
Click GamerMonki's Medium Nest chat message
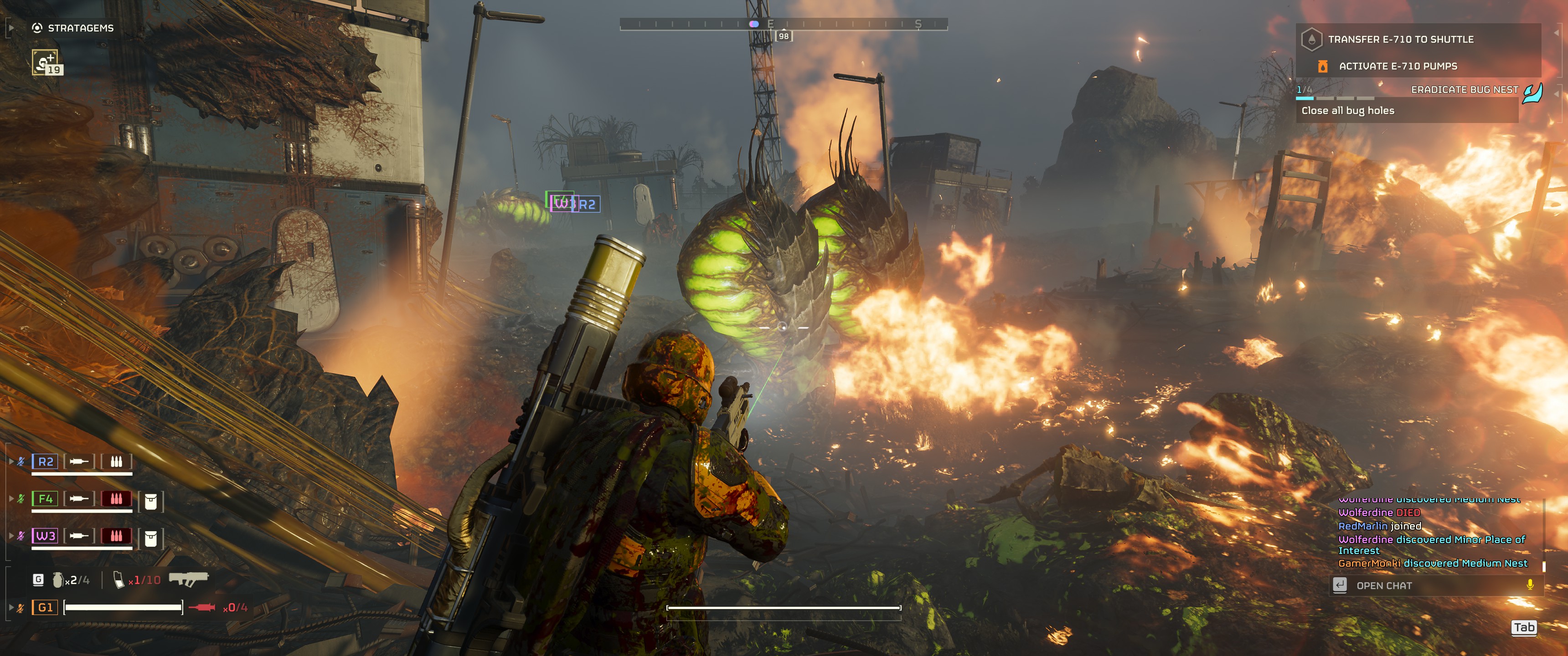[1432, 564]
